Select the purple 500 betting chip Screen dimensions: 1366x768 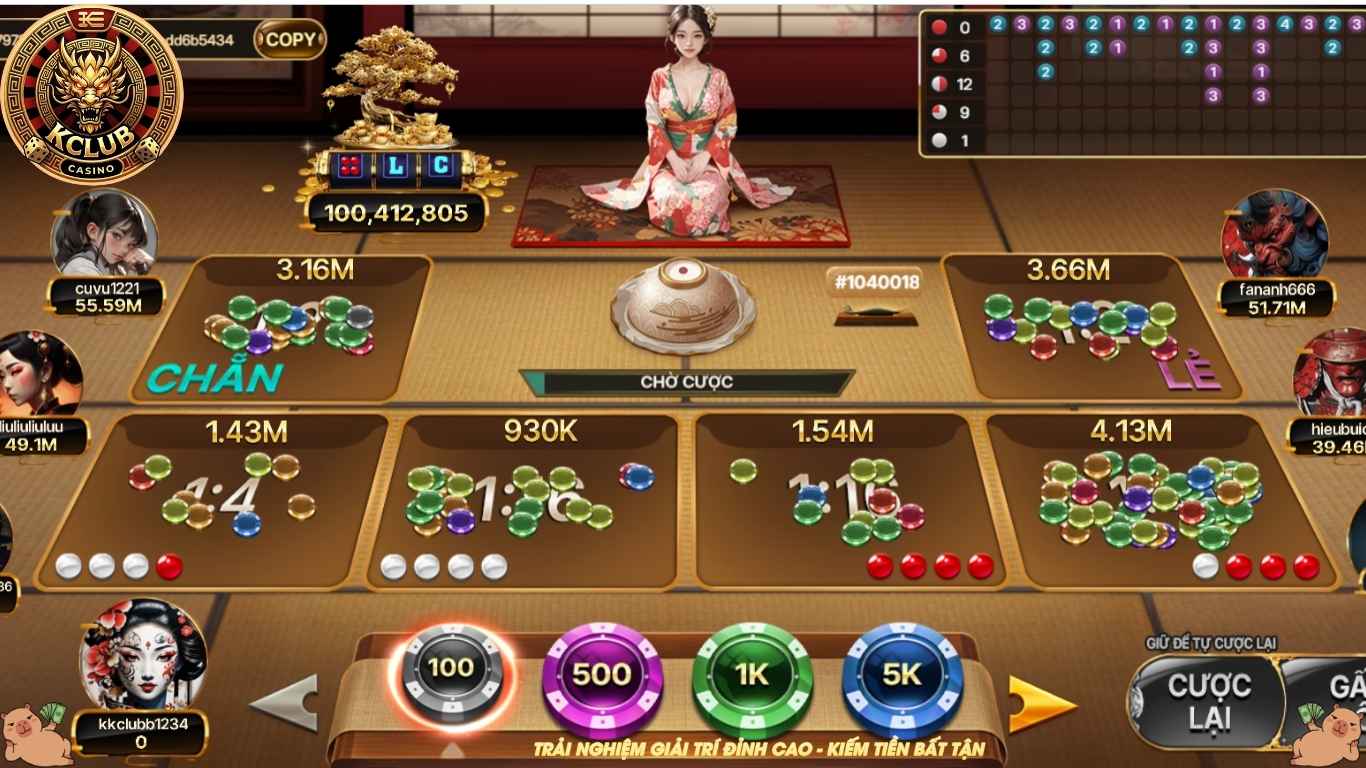(x=601, y=675)
